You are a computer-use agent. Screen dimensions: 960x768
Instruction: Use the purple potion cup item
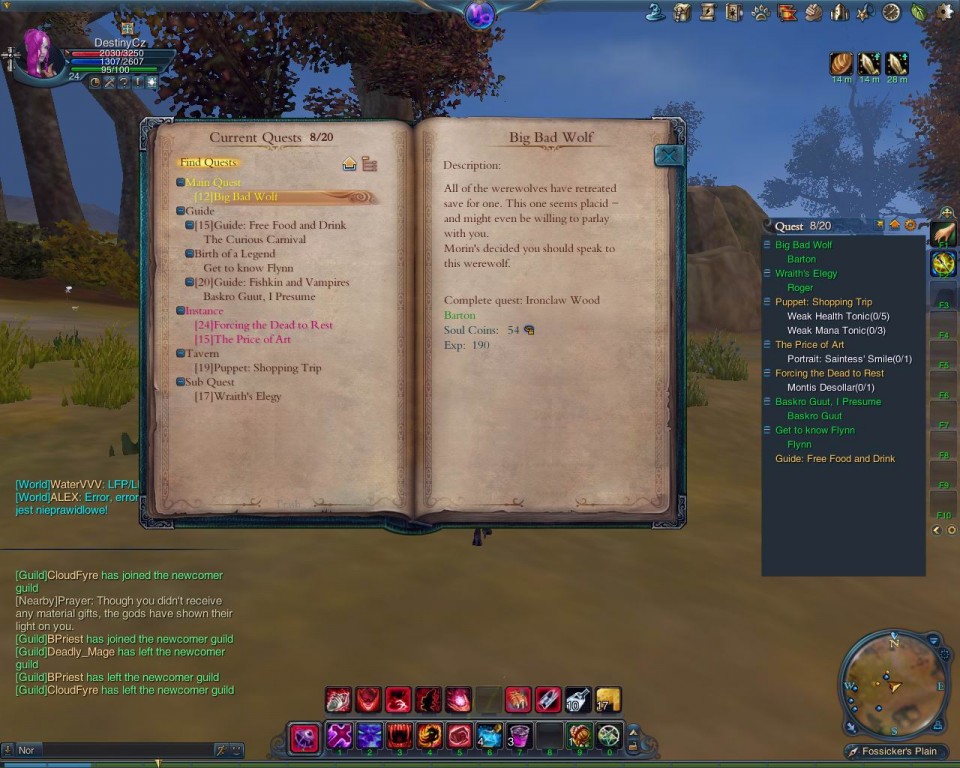pyautogui.click(x=519, y=737)
